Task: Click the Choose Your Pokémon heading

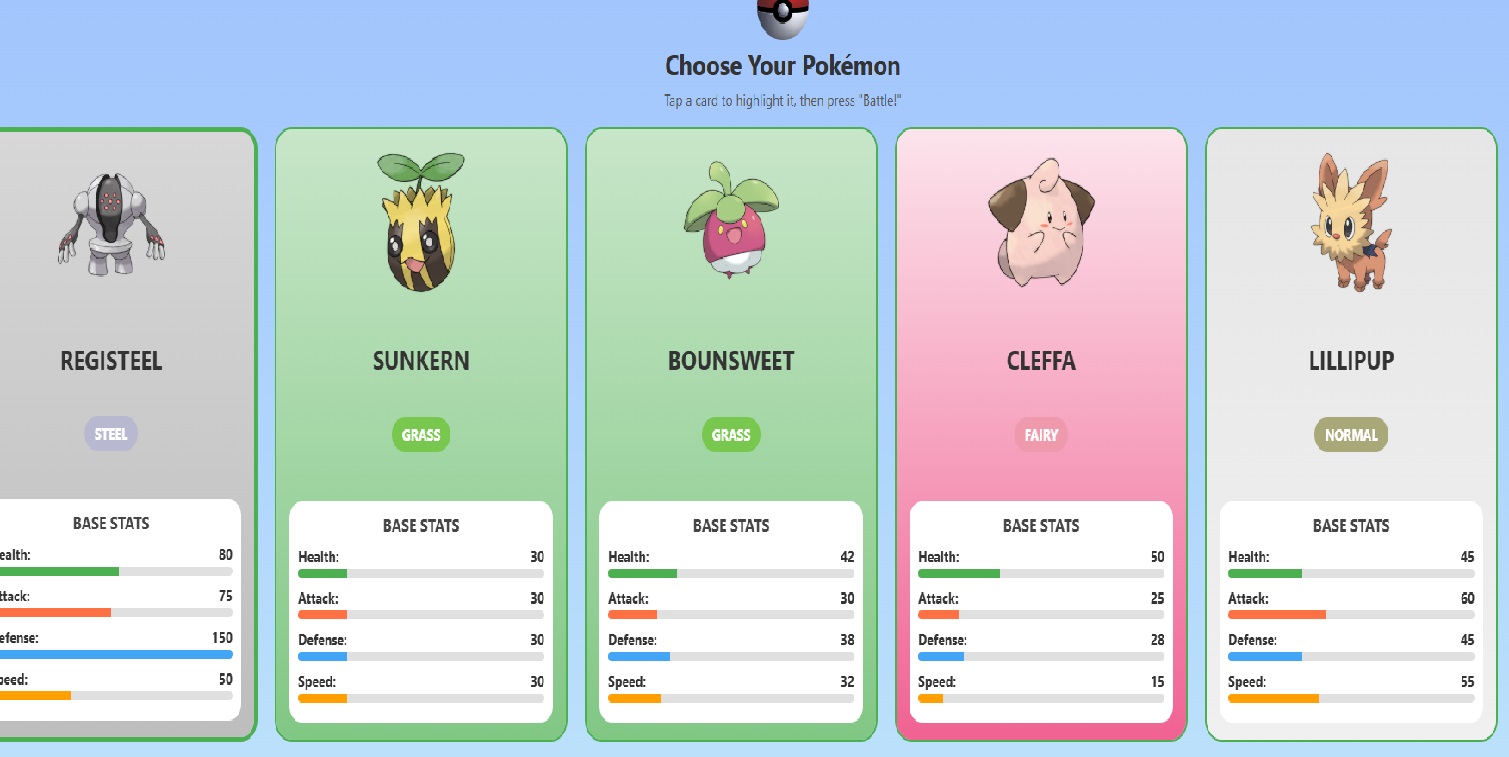Action: [782, 66]
